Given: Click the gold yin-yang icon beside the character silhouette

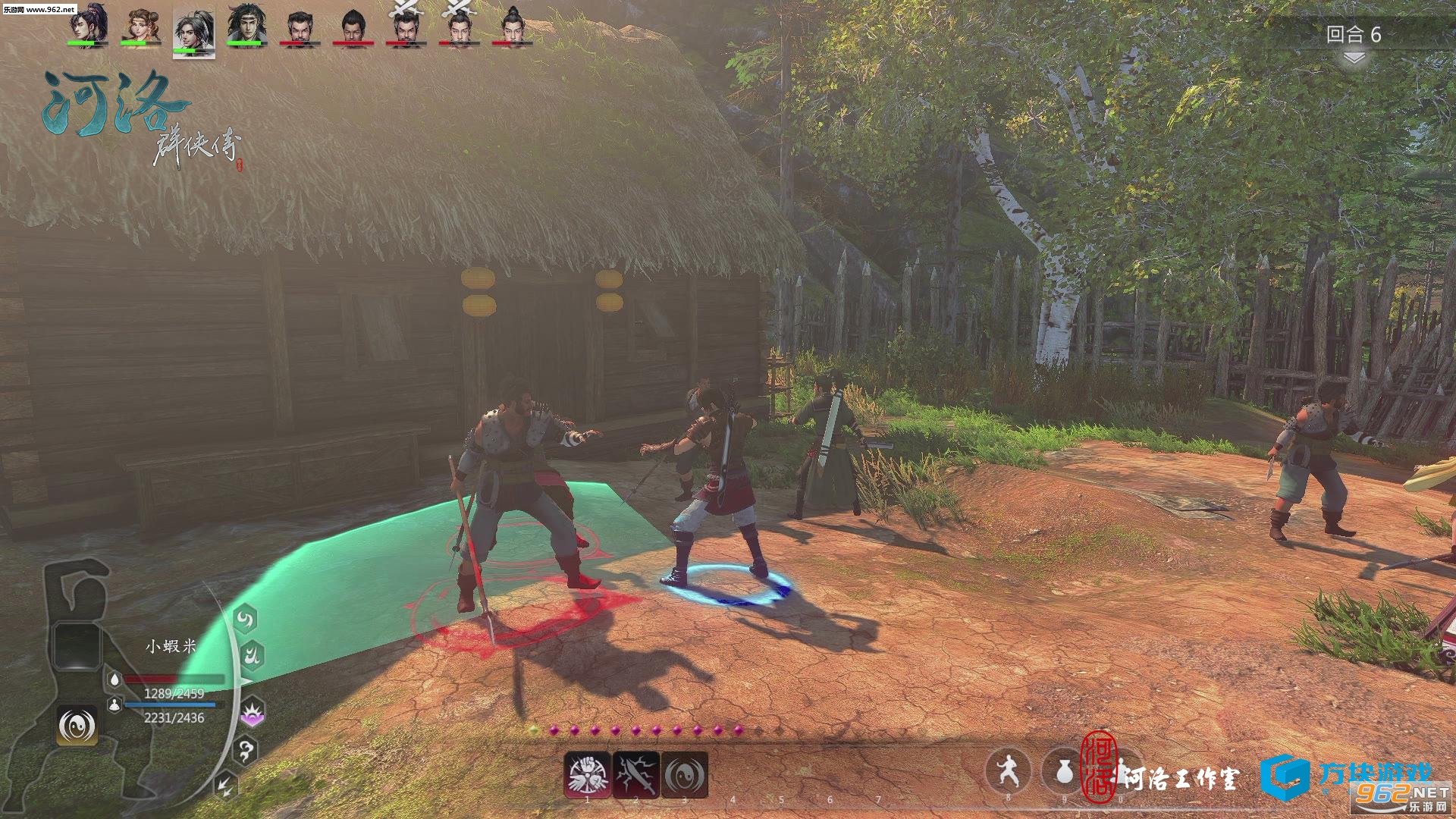Looking at the screenshot, I should tap(77, 726).
